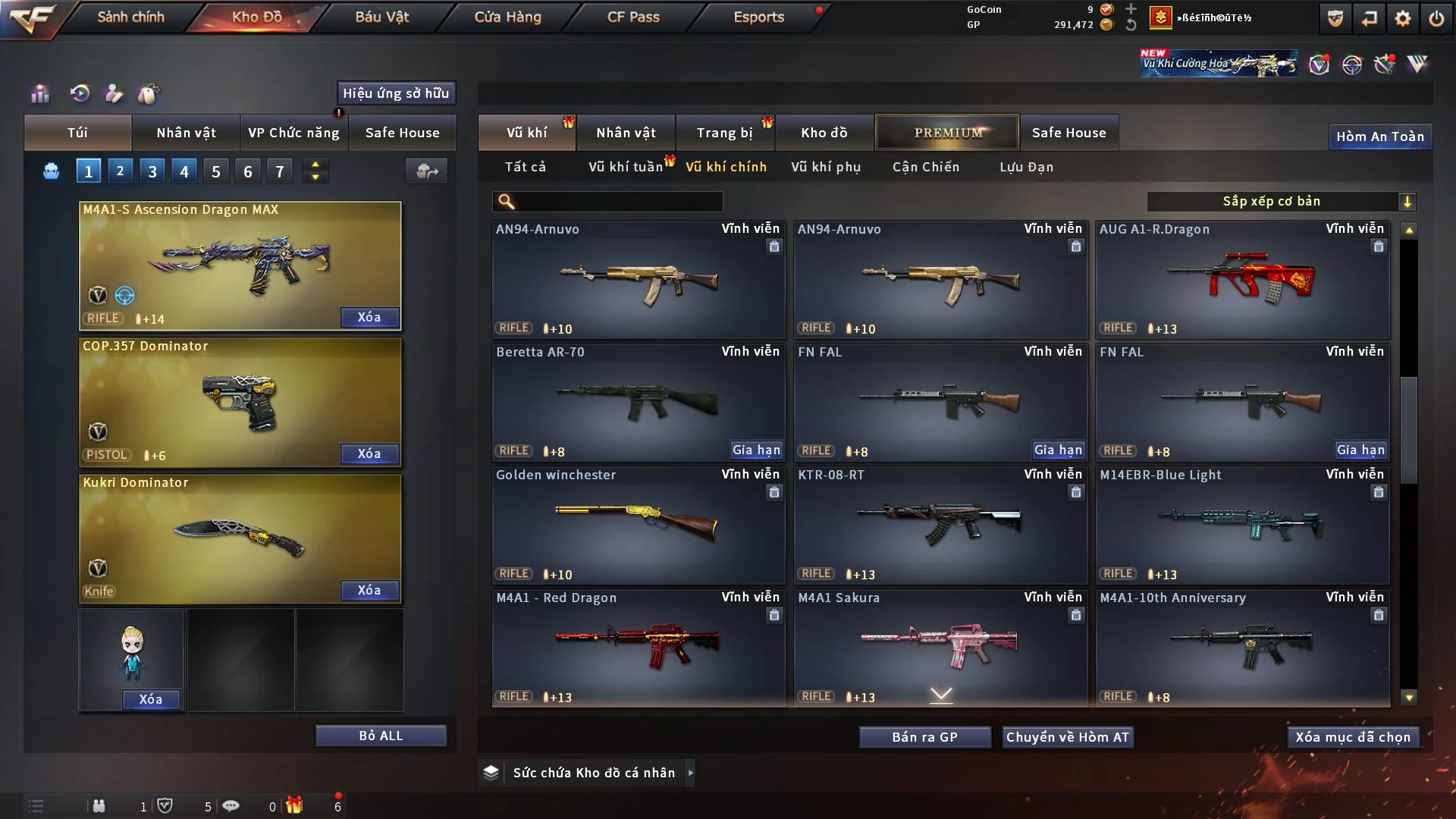1456x819 pixels.
Task: Go to Sảnh chính lobby
Action: pos(130,17)
